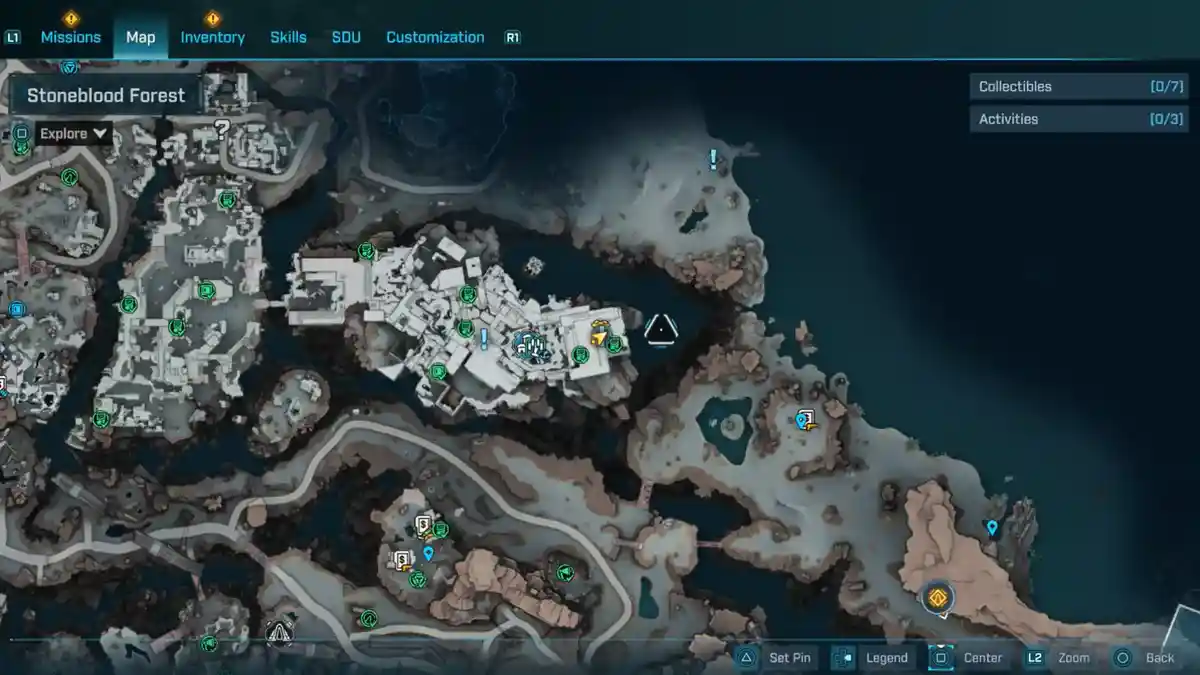Open the Missions tab
Viewport: 1200px width, 675px height.
(x=70, y=37)
